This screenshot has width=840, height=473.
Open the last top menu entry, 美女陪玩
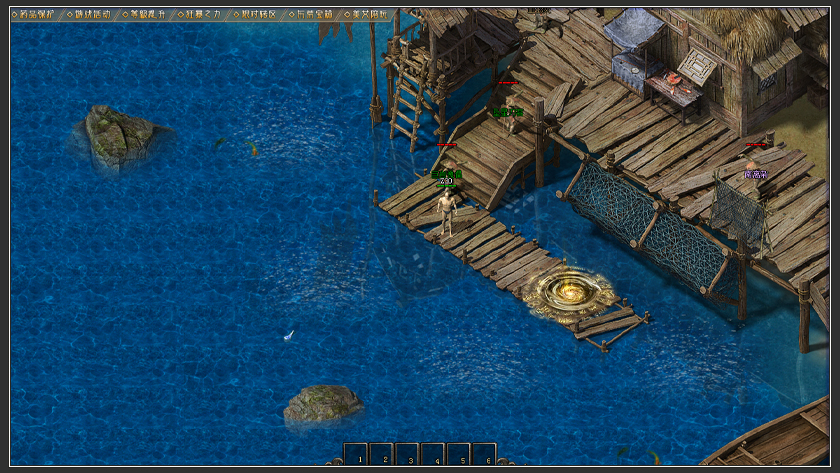tap(370, 15)
